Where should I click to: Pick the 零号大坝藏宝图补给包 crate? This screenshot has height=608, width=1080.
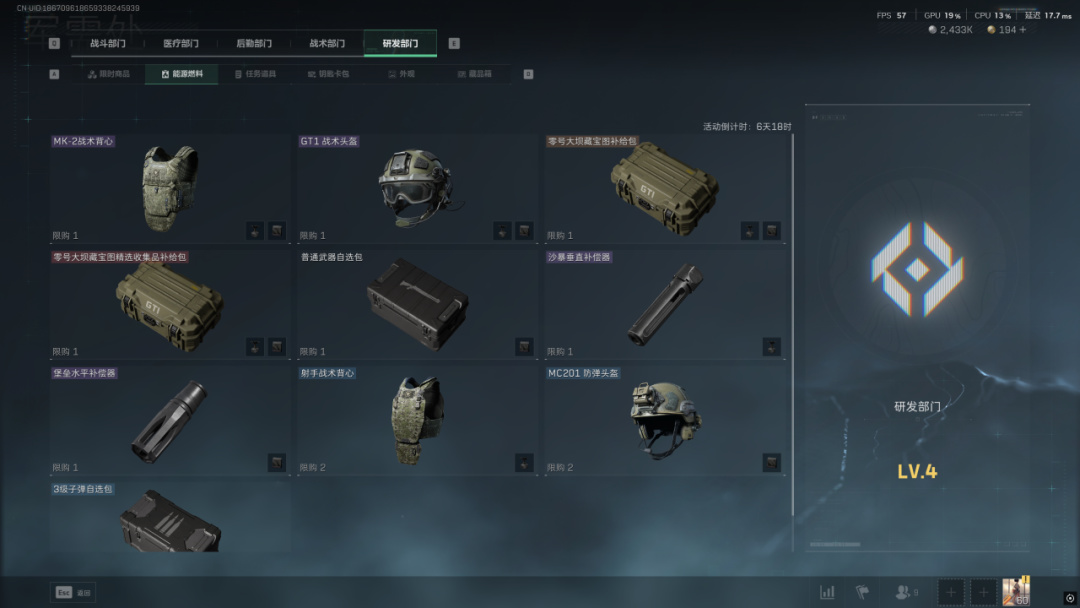[x=665, y=188]
